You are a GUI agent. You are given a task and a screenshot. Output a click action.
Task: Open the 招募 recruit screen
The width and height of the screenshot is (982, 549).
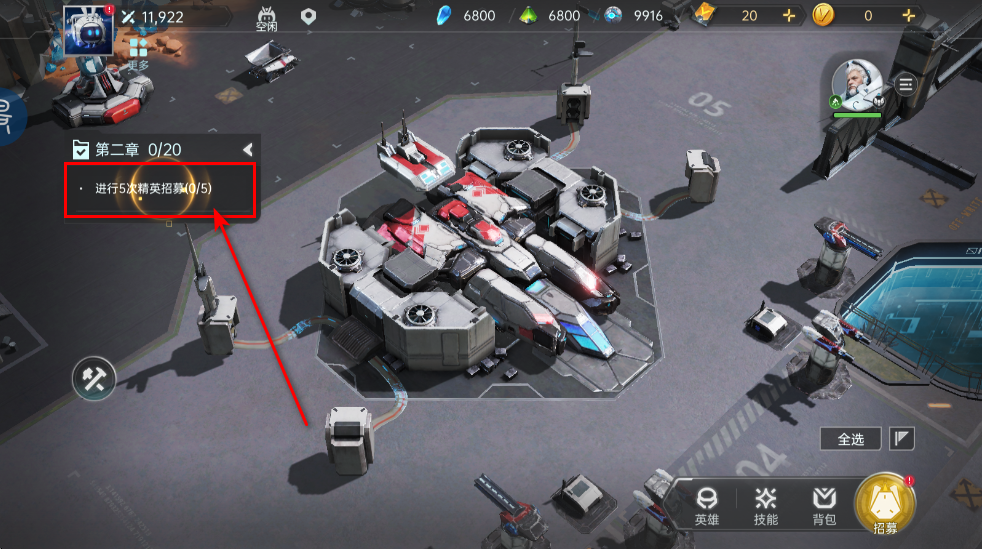click(885, 505)
